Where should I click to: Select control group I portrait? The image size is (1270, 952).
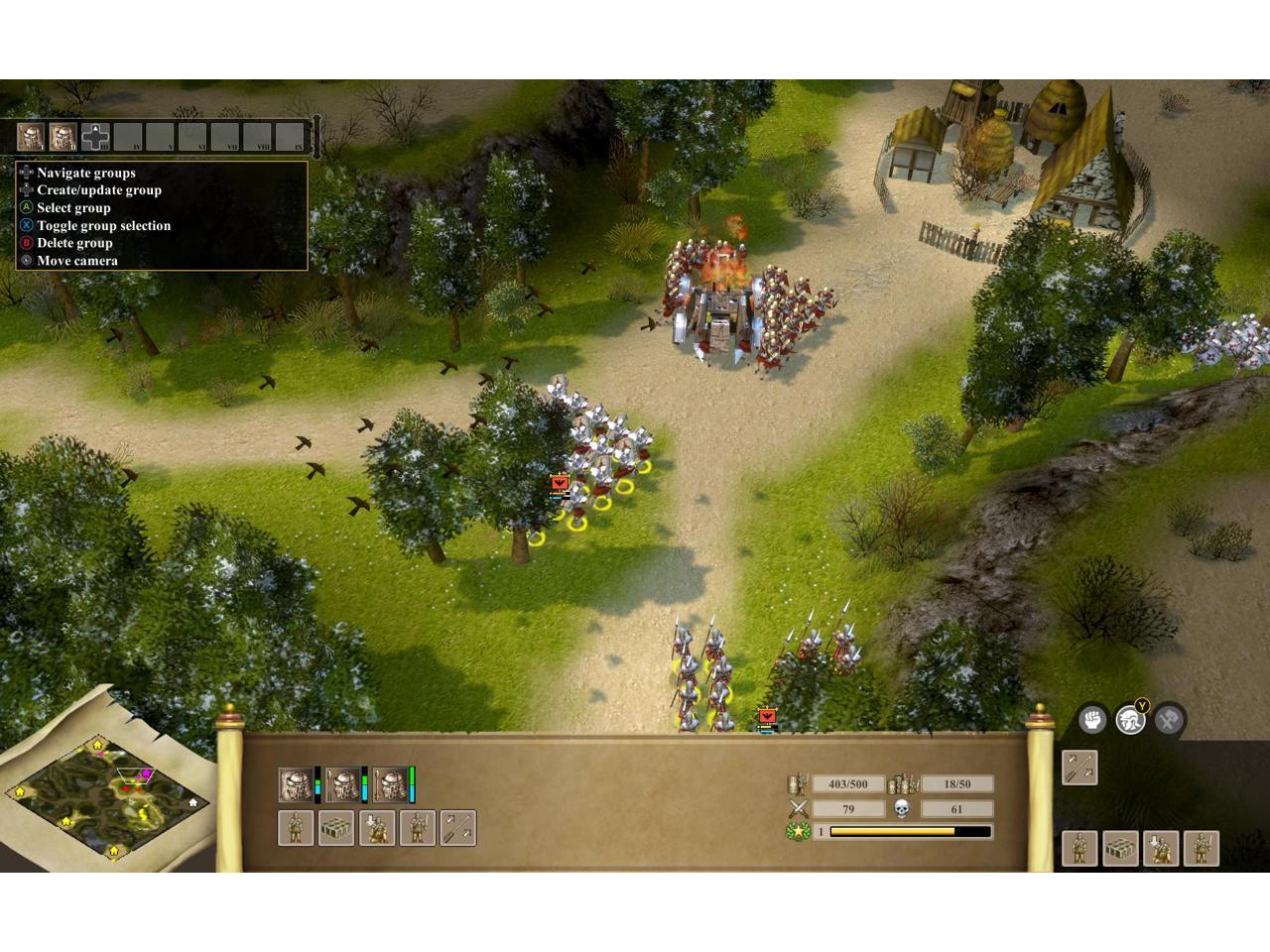pos(31,136)
